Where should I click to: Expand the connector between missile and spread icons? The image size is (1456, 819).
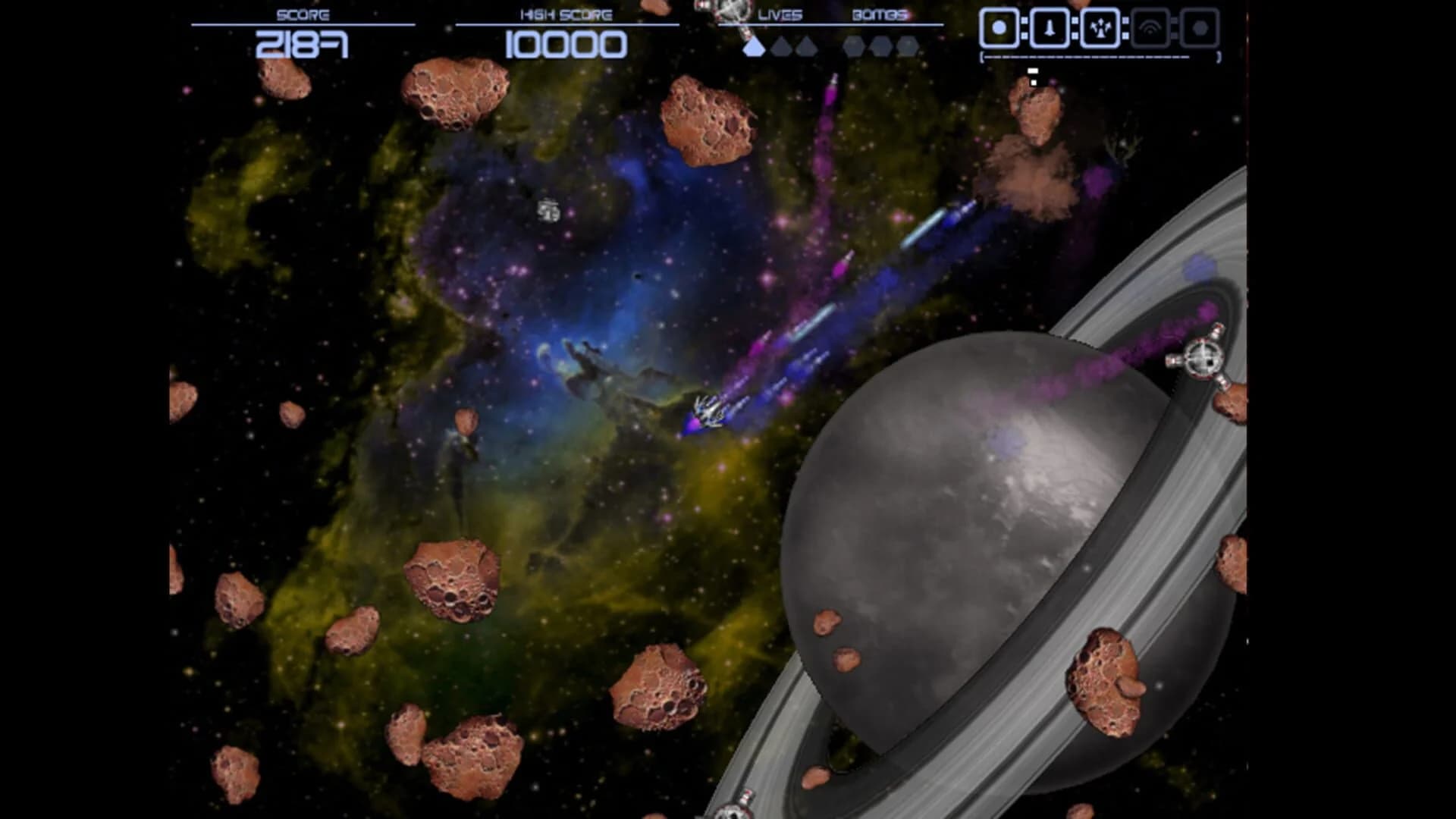pyautogui.click(x=1075, y=27)
